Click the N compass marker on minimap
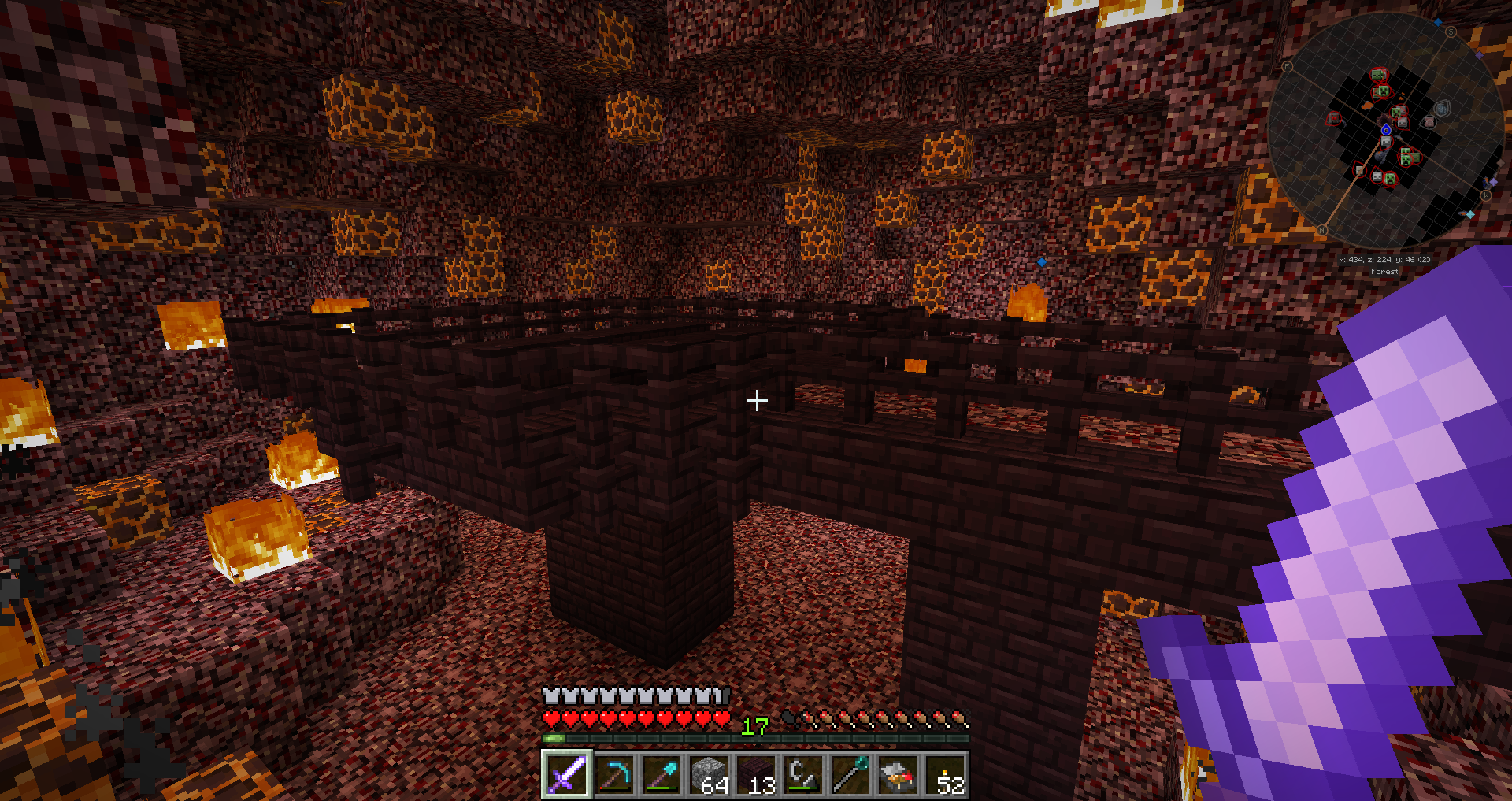The width and height of the screenshot is (1512, 801). [1322, 230]
